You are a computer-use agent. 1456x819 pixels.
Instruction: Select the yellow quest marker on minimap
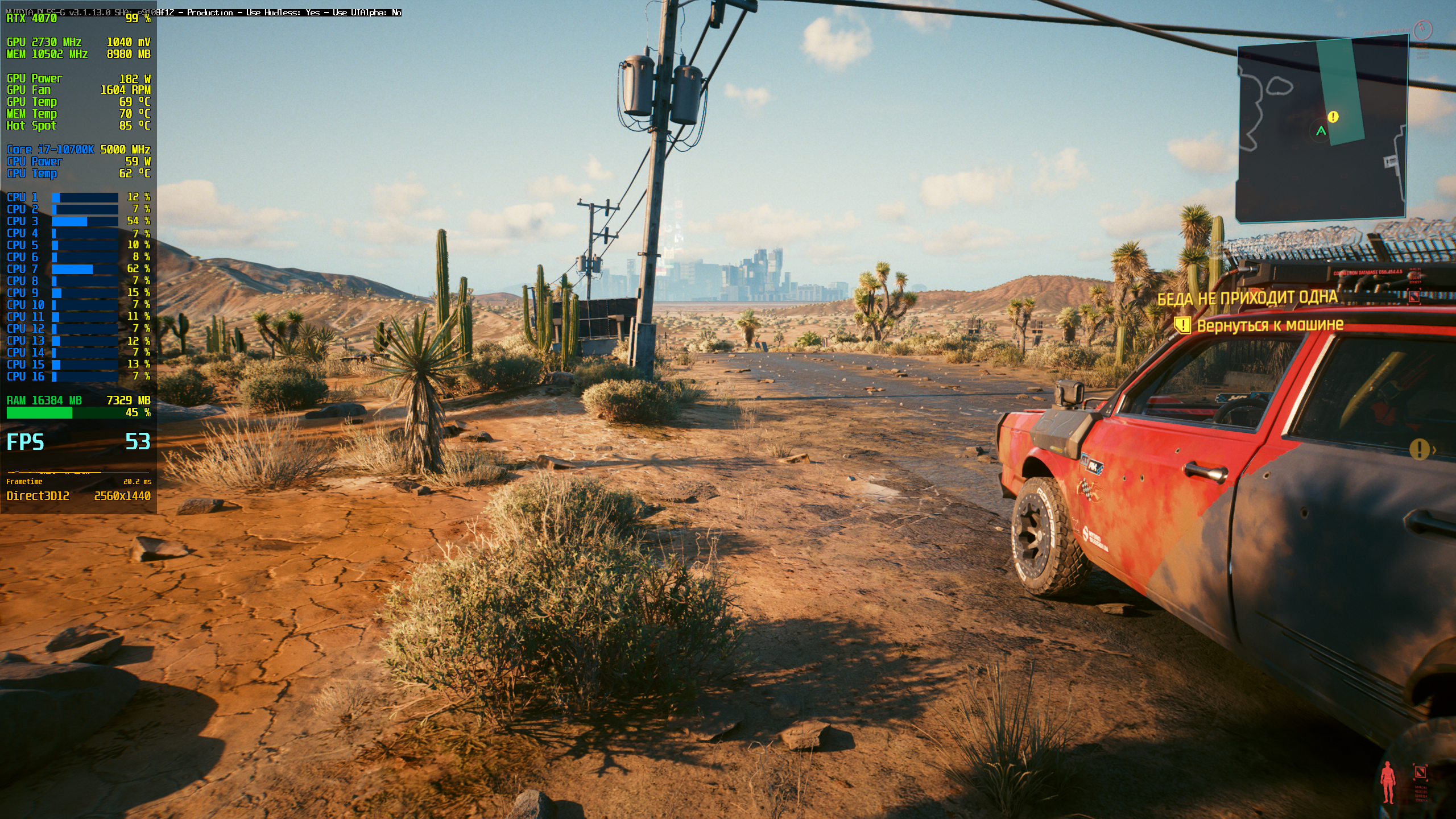[1333, 117]
